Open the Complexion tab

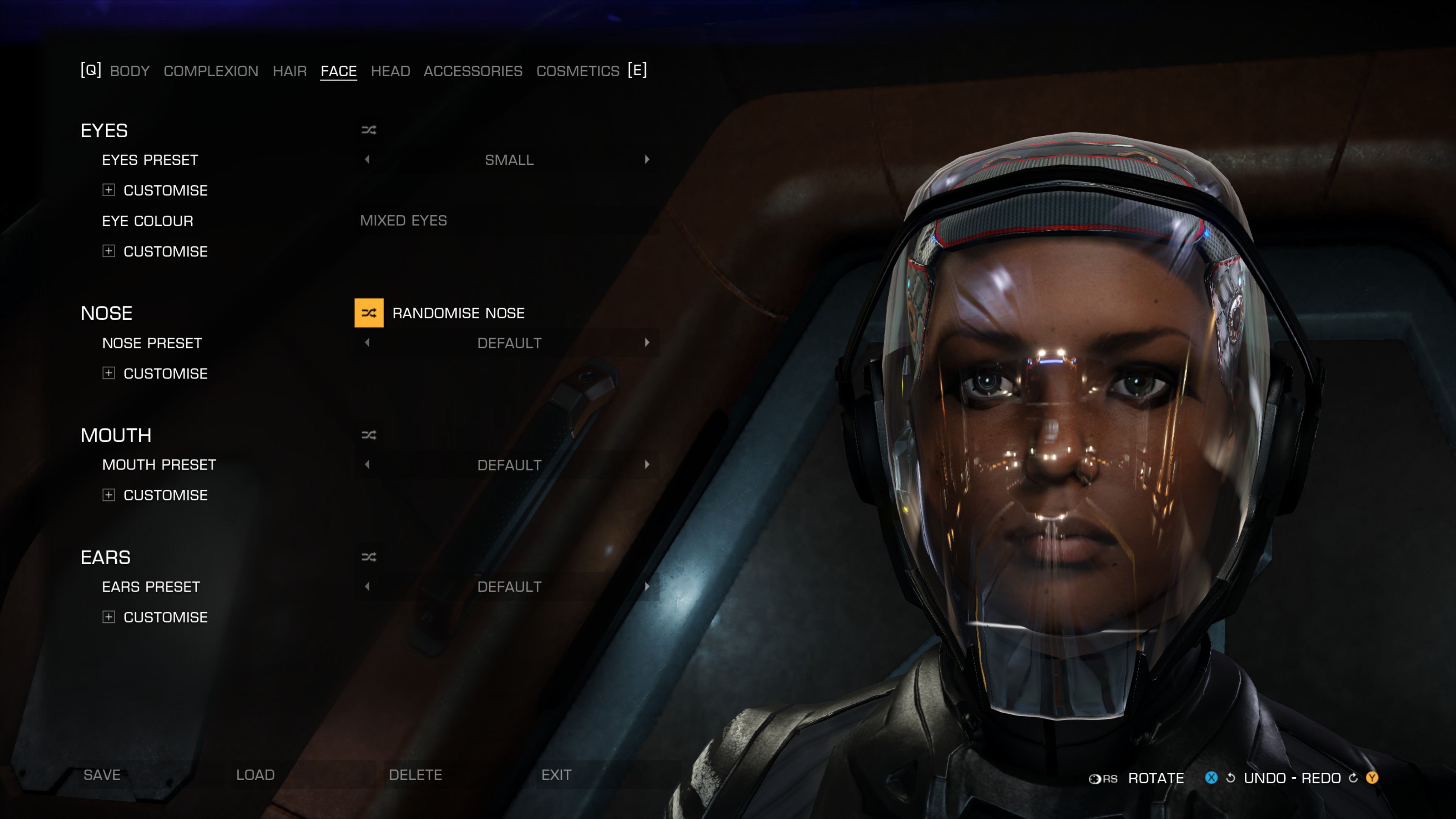tap(211, 71)
